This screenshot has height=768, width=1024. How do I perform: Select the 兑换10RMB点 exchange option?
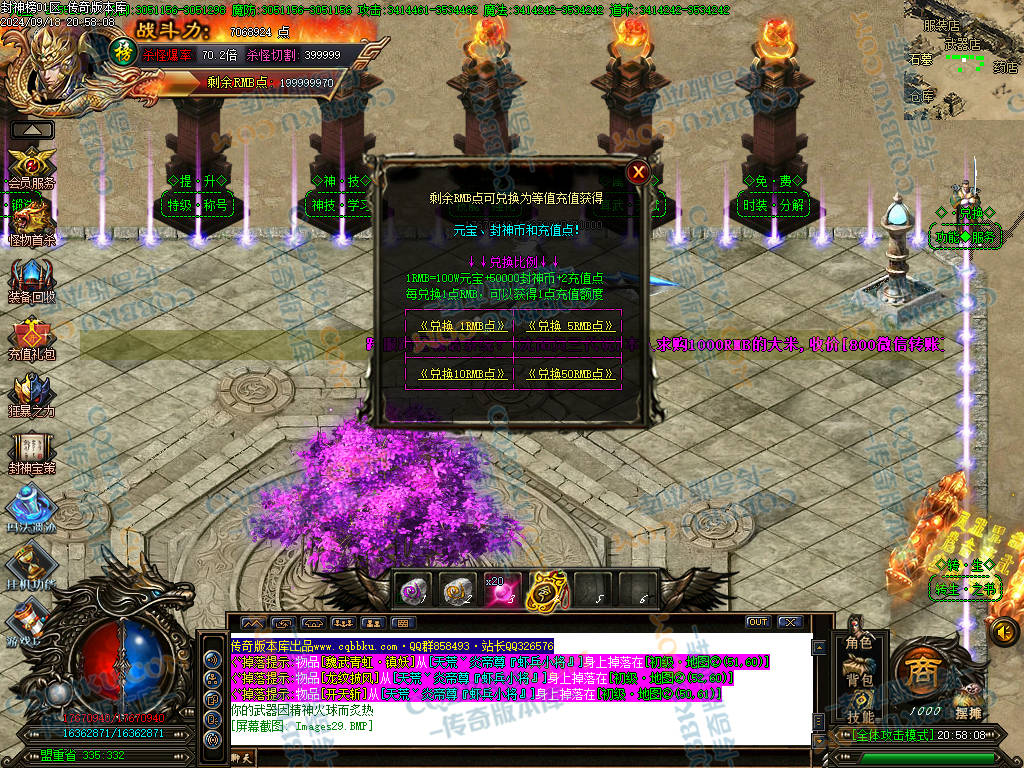[458, 374]
